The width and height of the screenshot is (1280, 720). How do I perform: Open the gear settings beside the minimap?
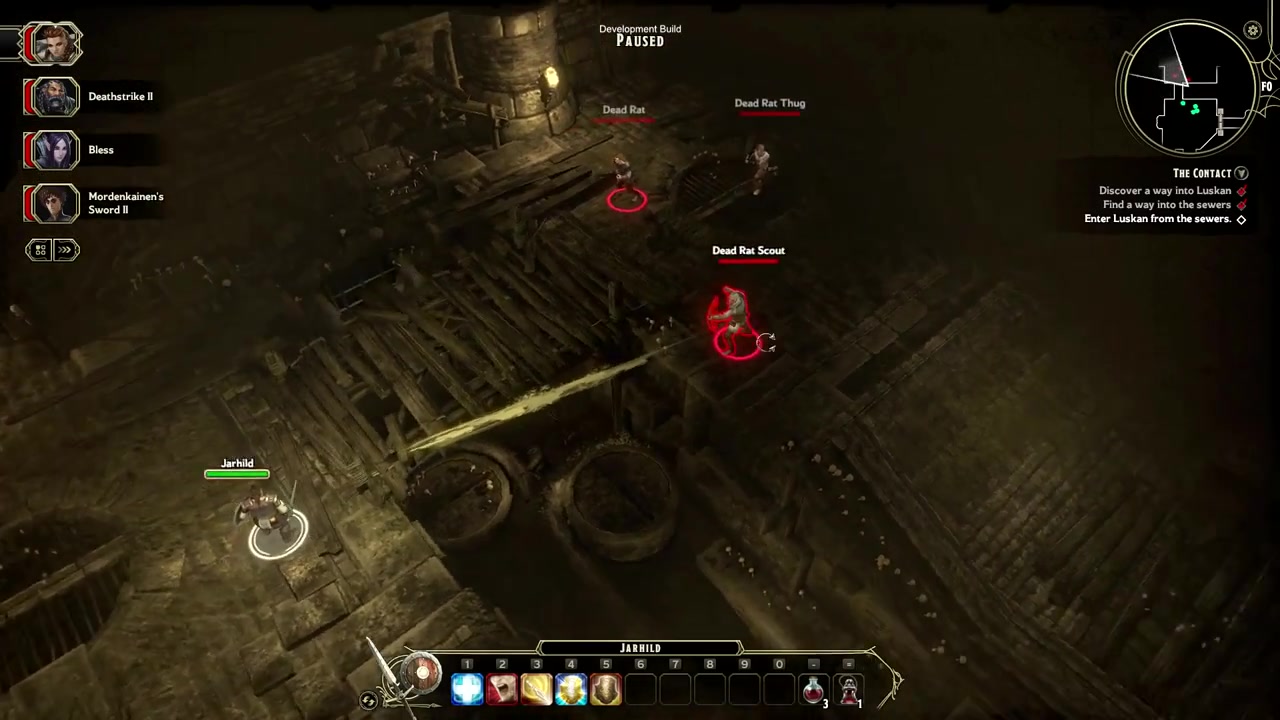(x=1252, y=31)
